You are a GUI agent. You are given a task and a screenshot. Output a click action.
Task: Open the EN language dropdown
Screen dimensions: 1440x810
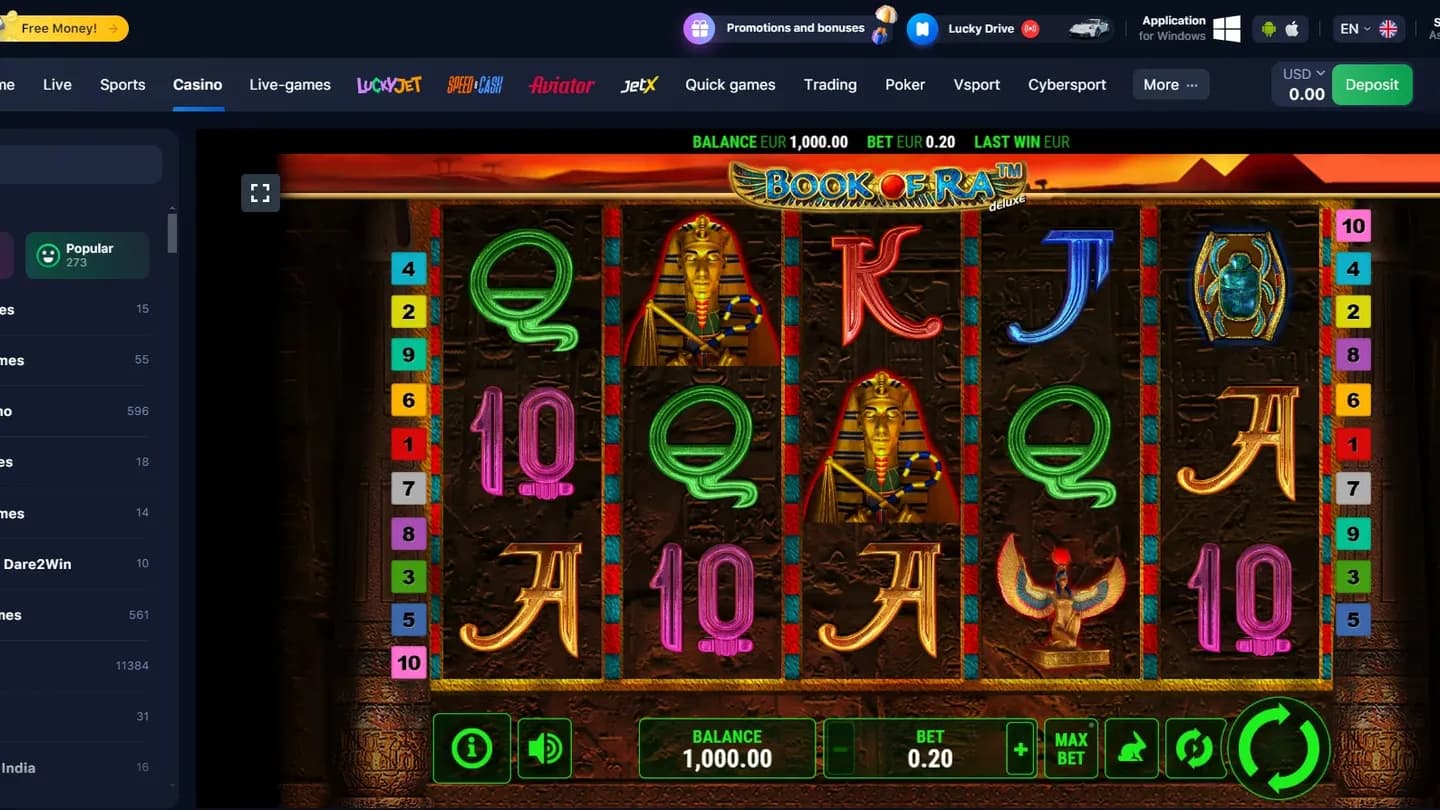1355,28
